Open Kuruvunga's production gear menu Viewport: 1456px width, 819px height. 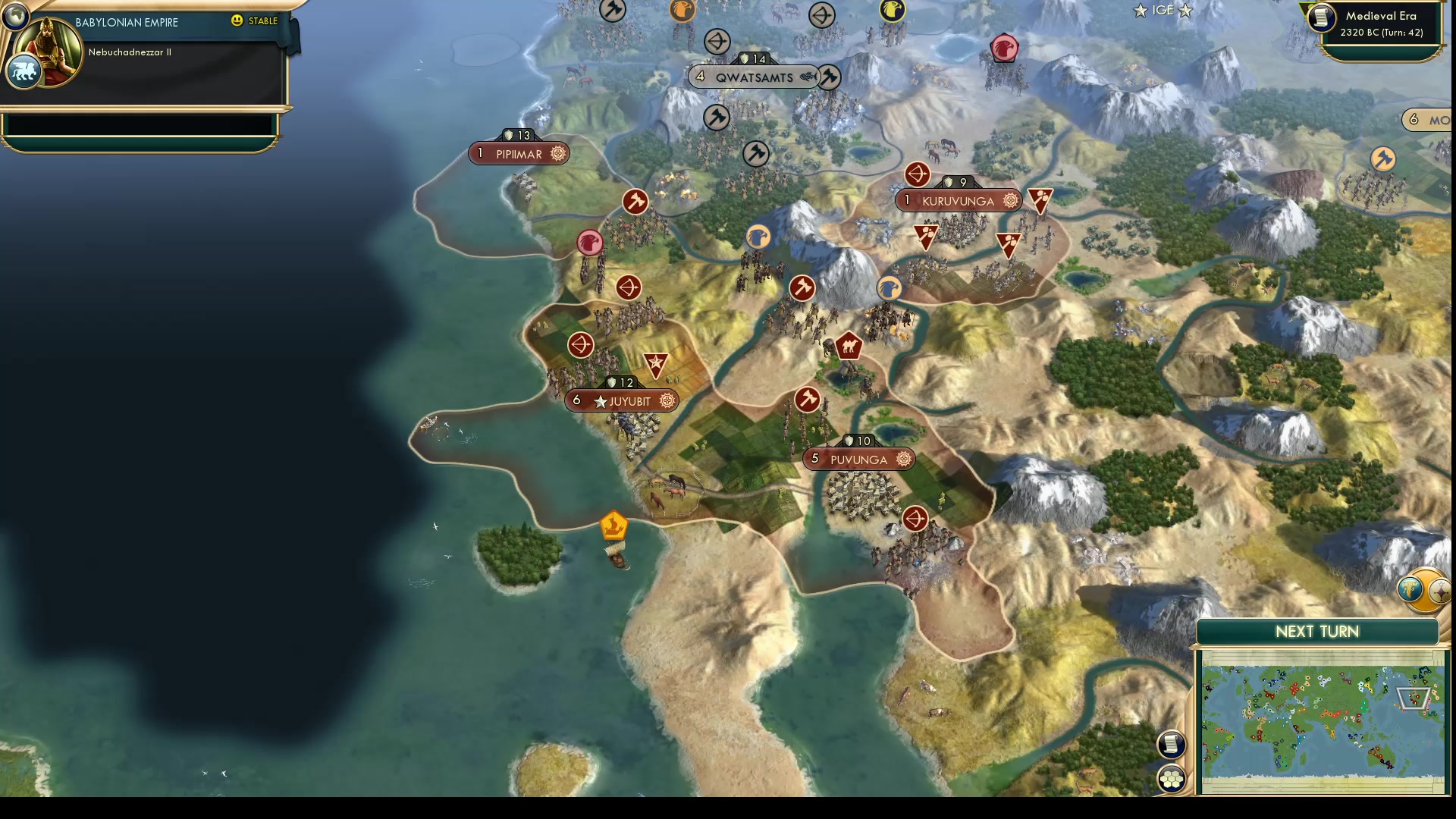1008,200
